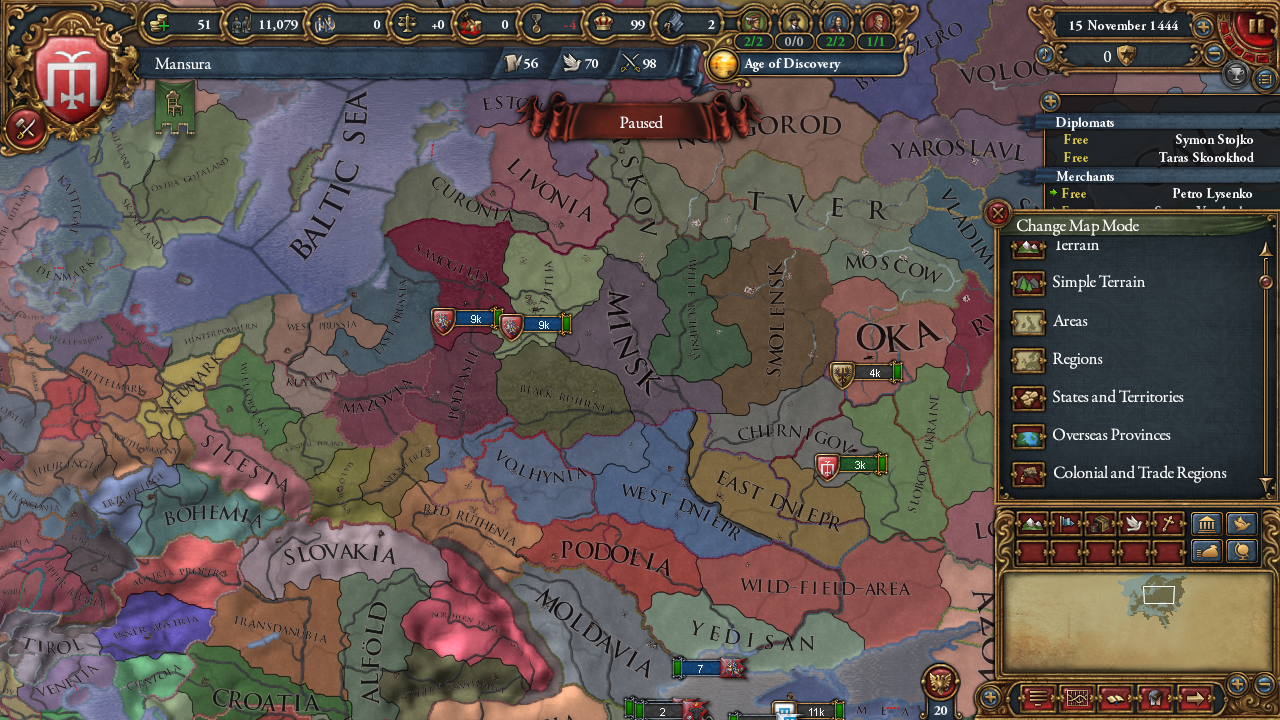Open the Trade map mode icon
The width and height of the screenshot is (1280, 720).
pos(1101,523)
